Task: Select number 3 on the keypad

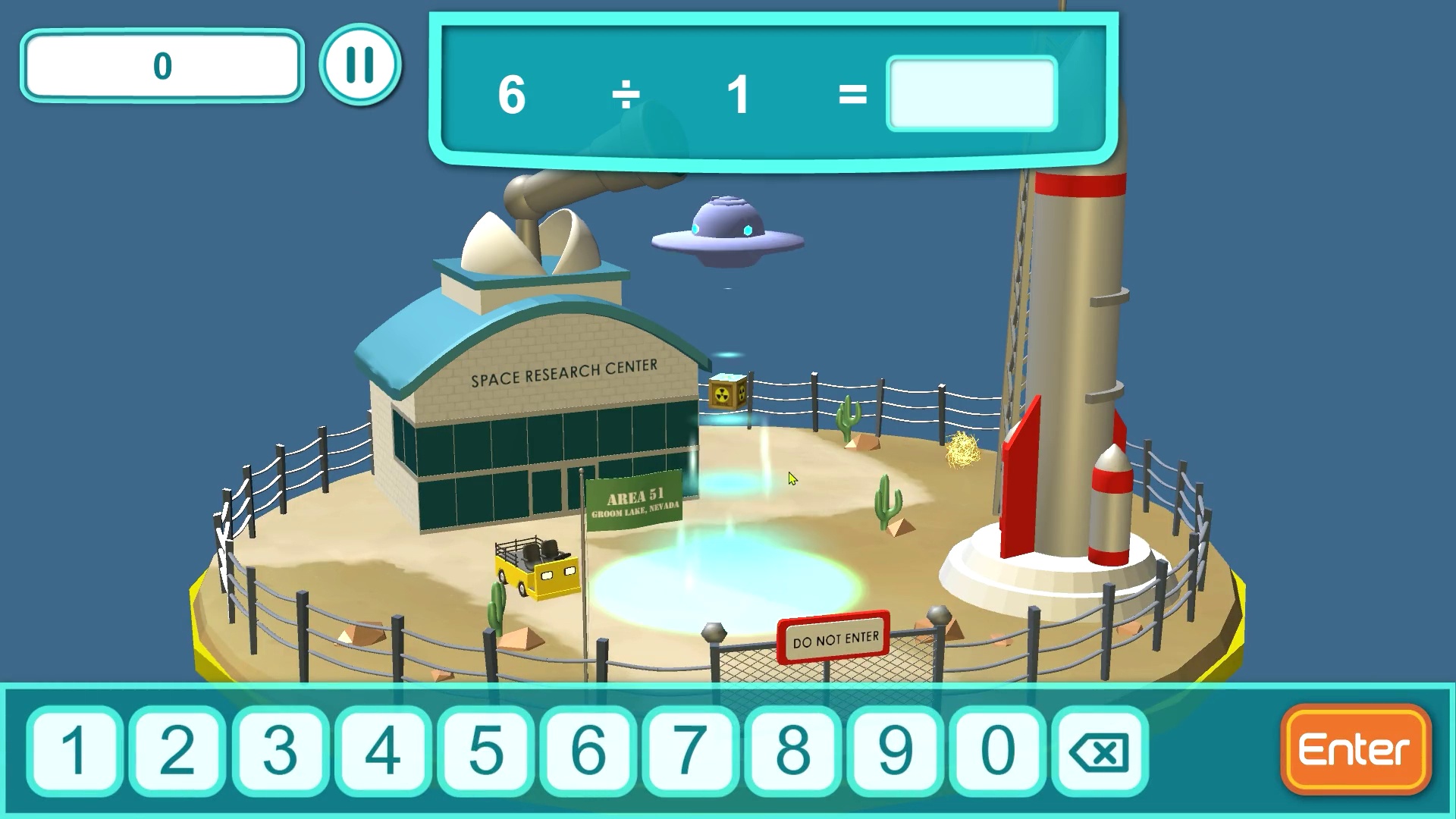Action: coord(280,750)
